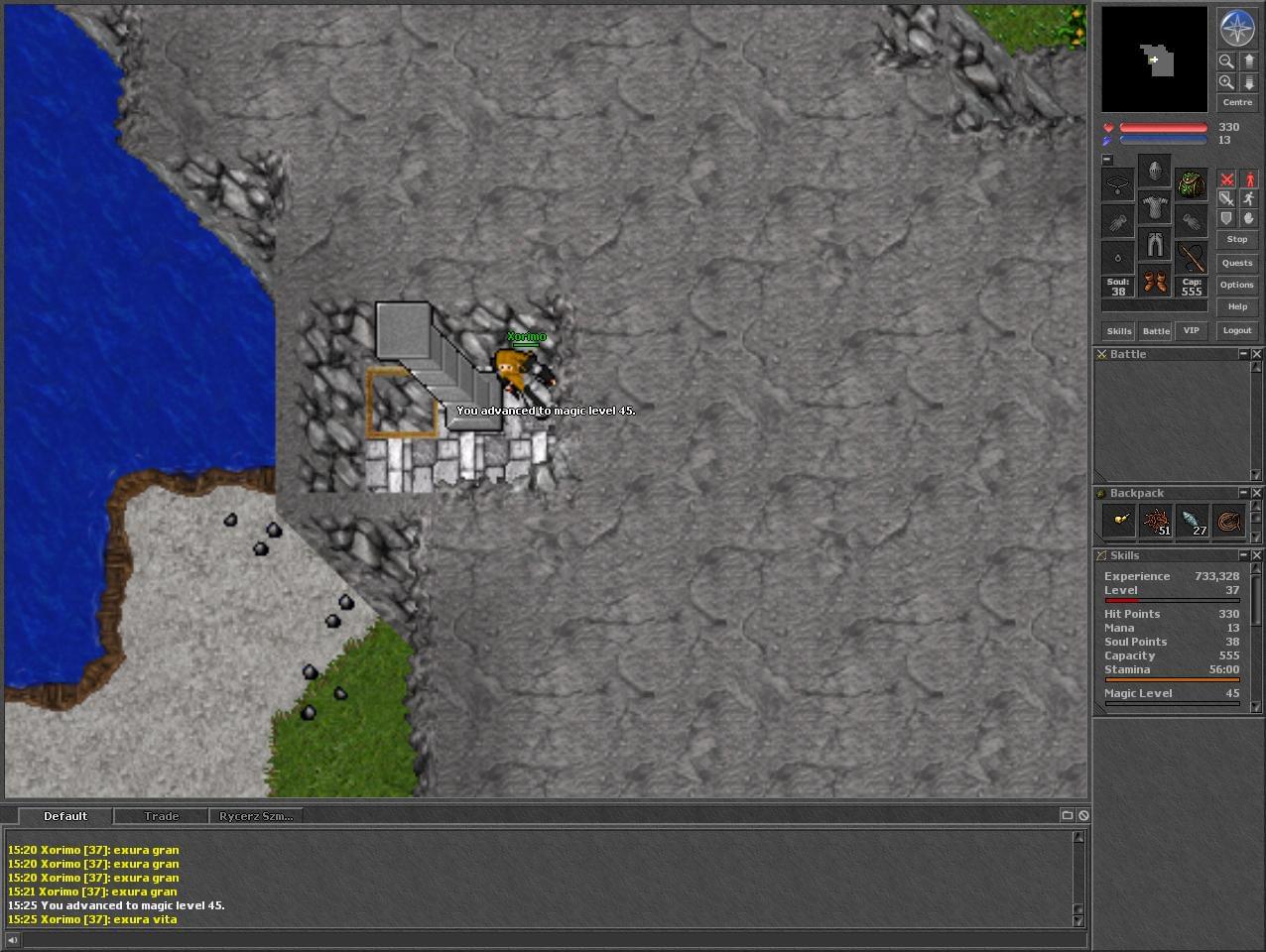Toggle the VIP list panel

point(1192,330)
